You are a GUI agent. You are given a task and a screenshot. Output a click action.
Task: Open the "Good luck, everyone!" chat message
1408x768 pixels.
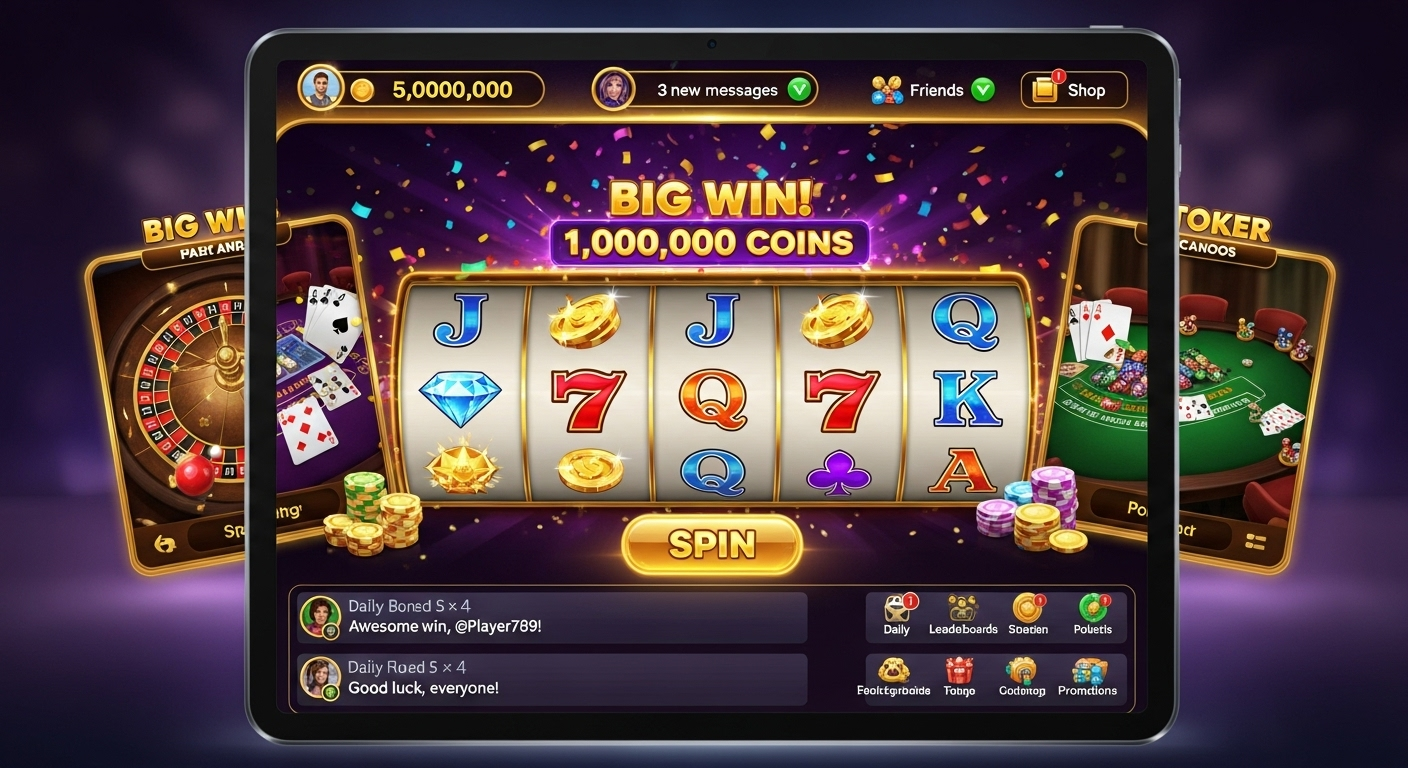pos(552,679)
